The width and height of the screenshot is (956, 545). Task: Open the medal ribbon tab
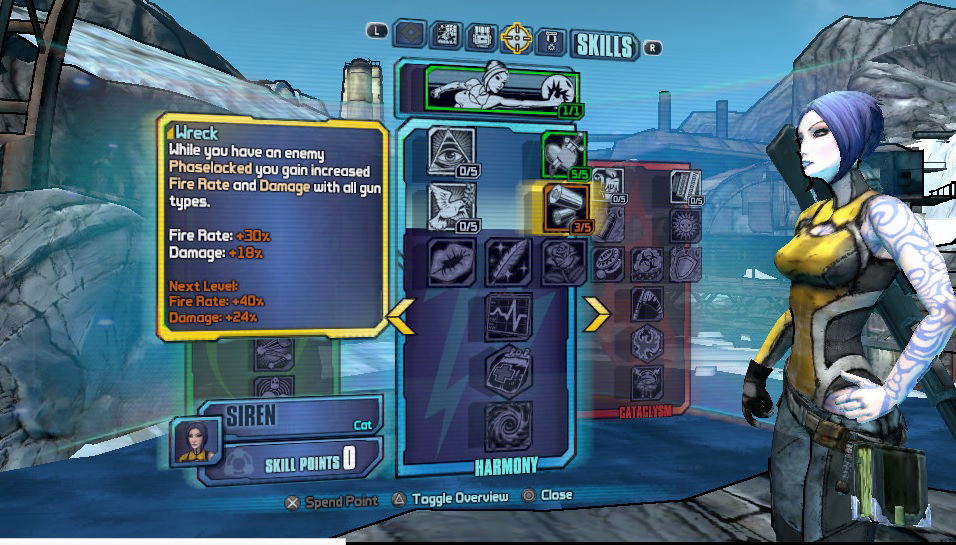click(x=551, y=38)
